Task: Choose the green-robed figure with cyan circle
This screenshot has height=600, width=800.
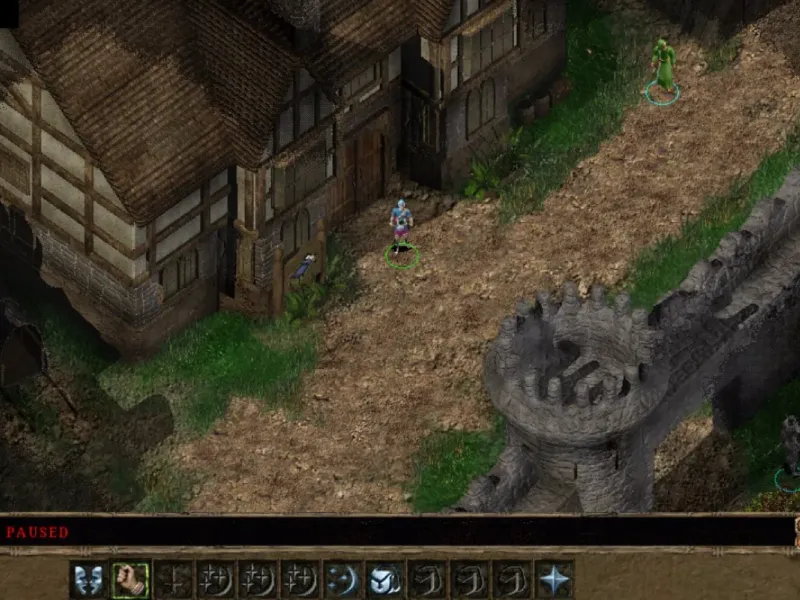Action: (x=662, y=66)
